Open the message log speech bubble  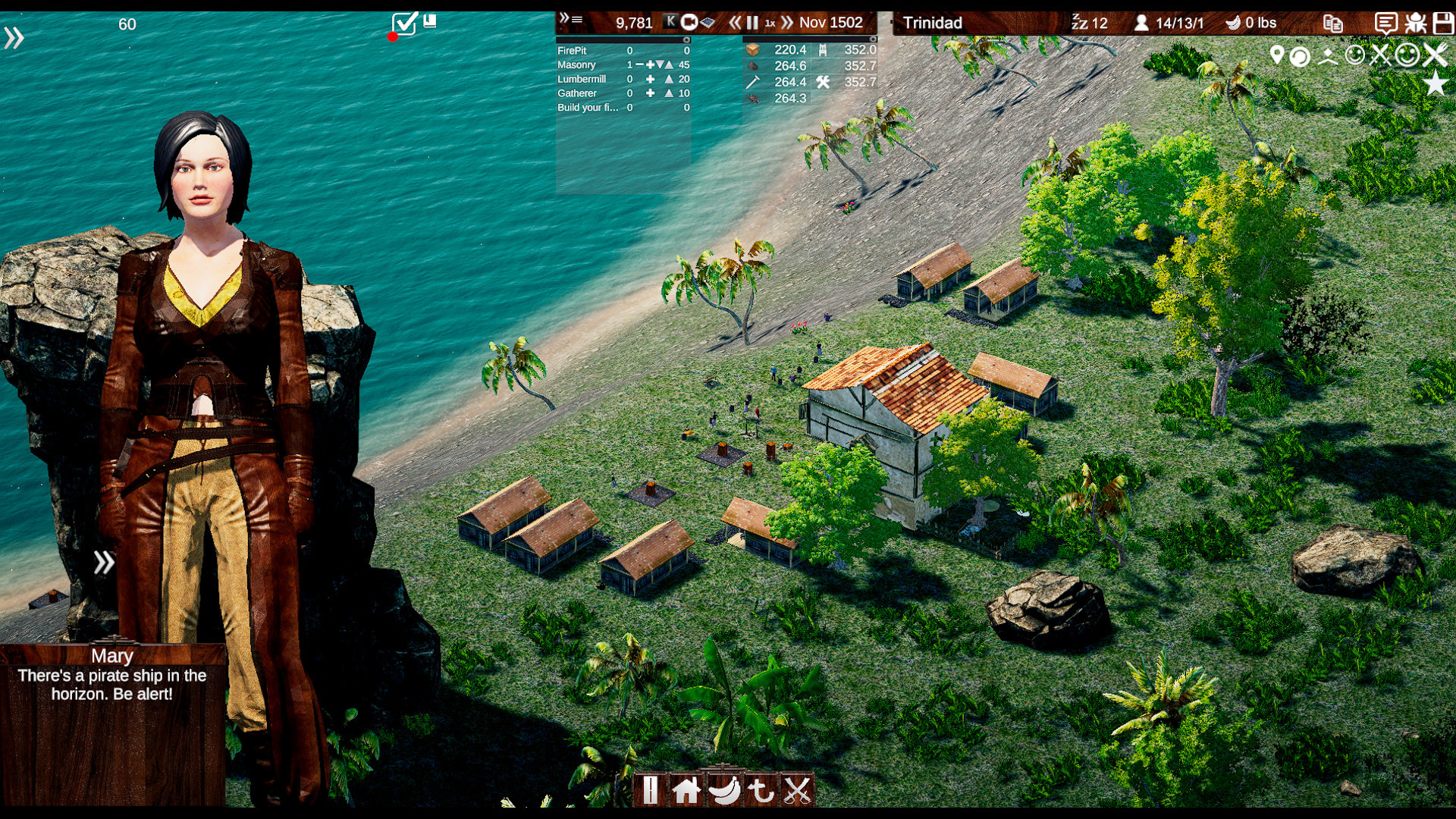(1385, 23)
